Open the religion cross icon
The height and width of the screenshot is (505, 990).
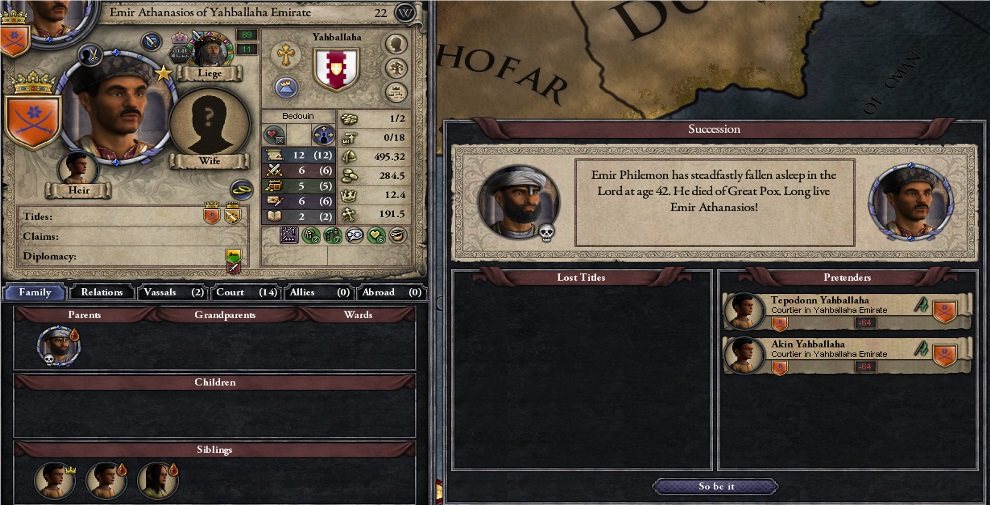coord(285,54)
